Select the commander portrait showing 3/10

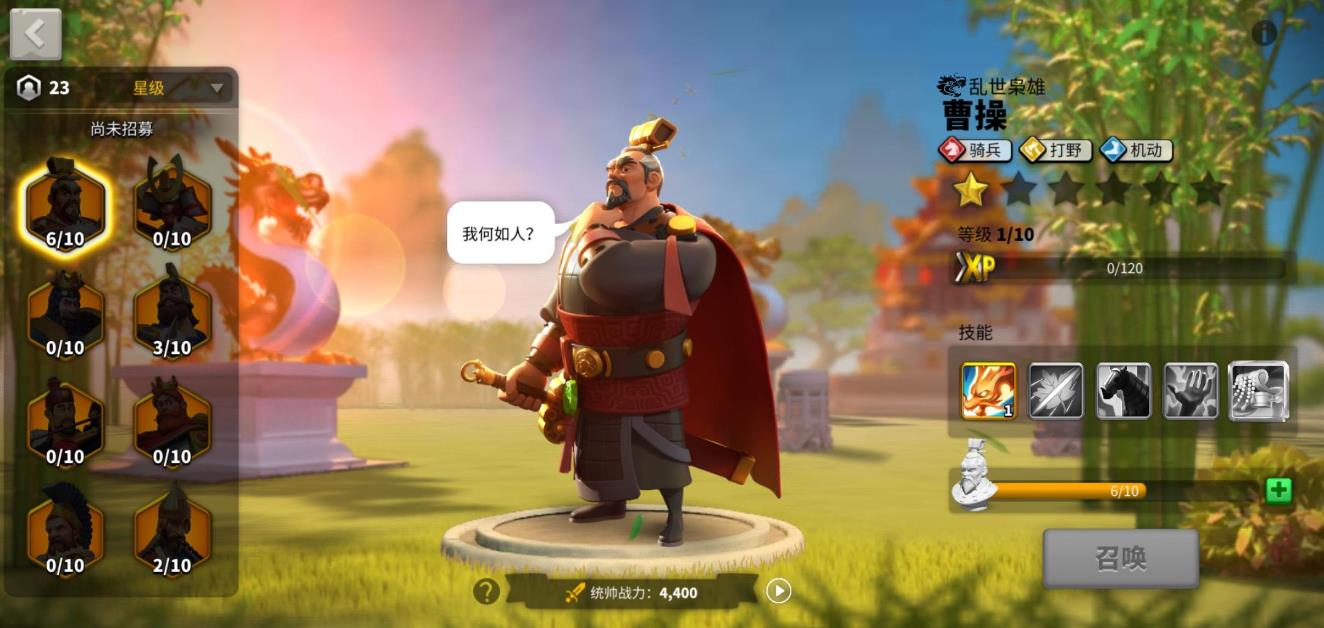click(172, 313)
